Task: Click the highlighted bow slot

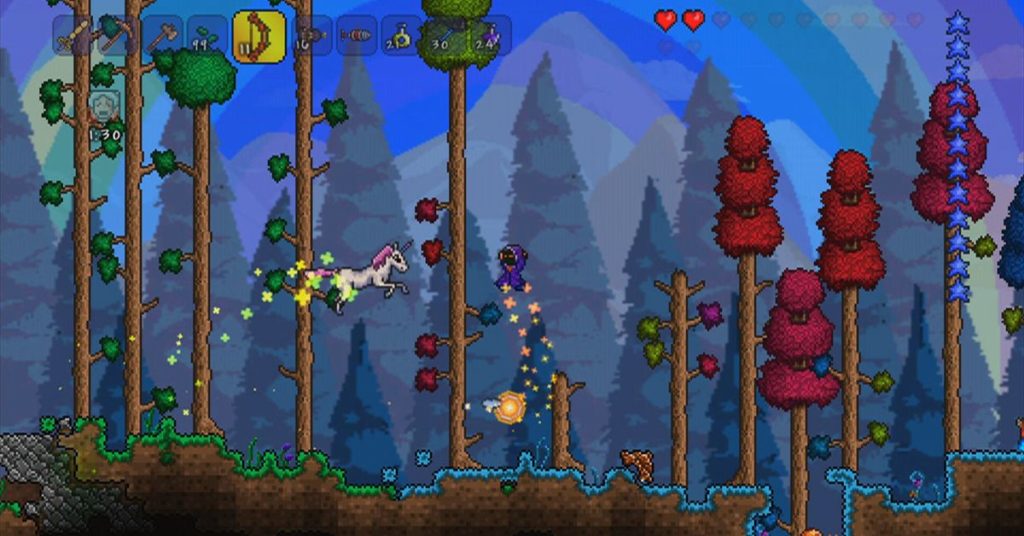Action: tap(258, 36)
